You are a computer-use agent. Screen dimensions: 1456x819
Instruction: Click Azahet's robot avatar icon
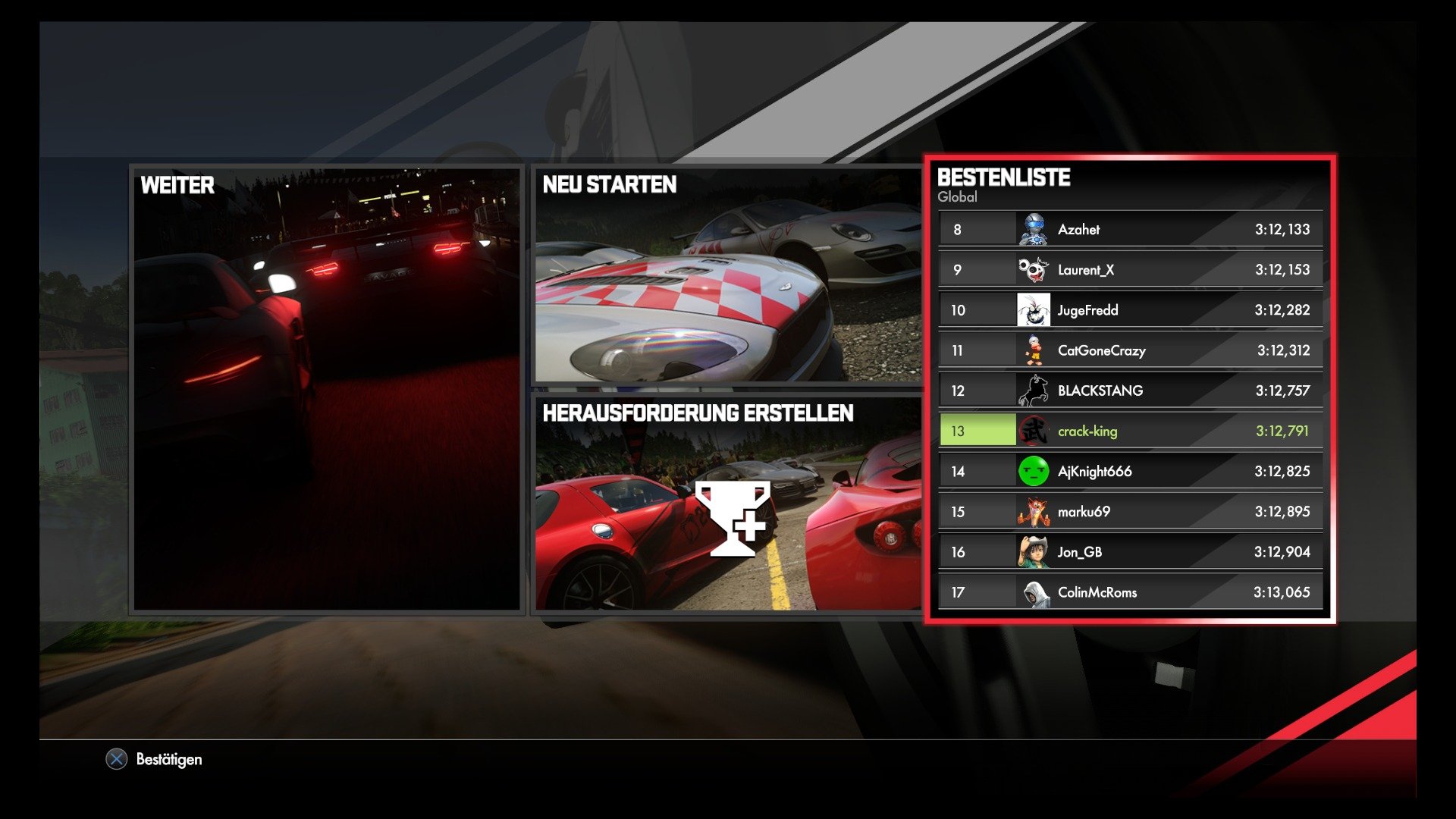1033,228
